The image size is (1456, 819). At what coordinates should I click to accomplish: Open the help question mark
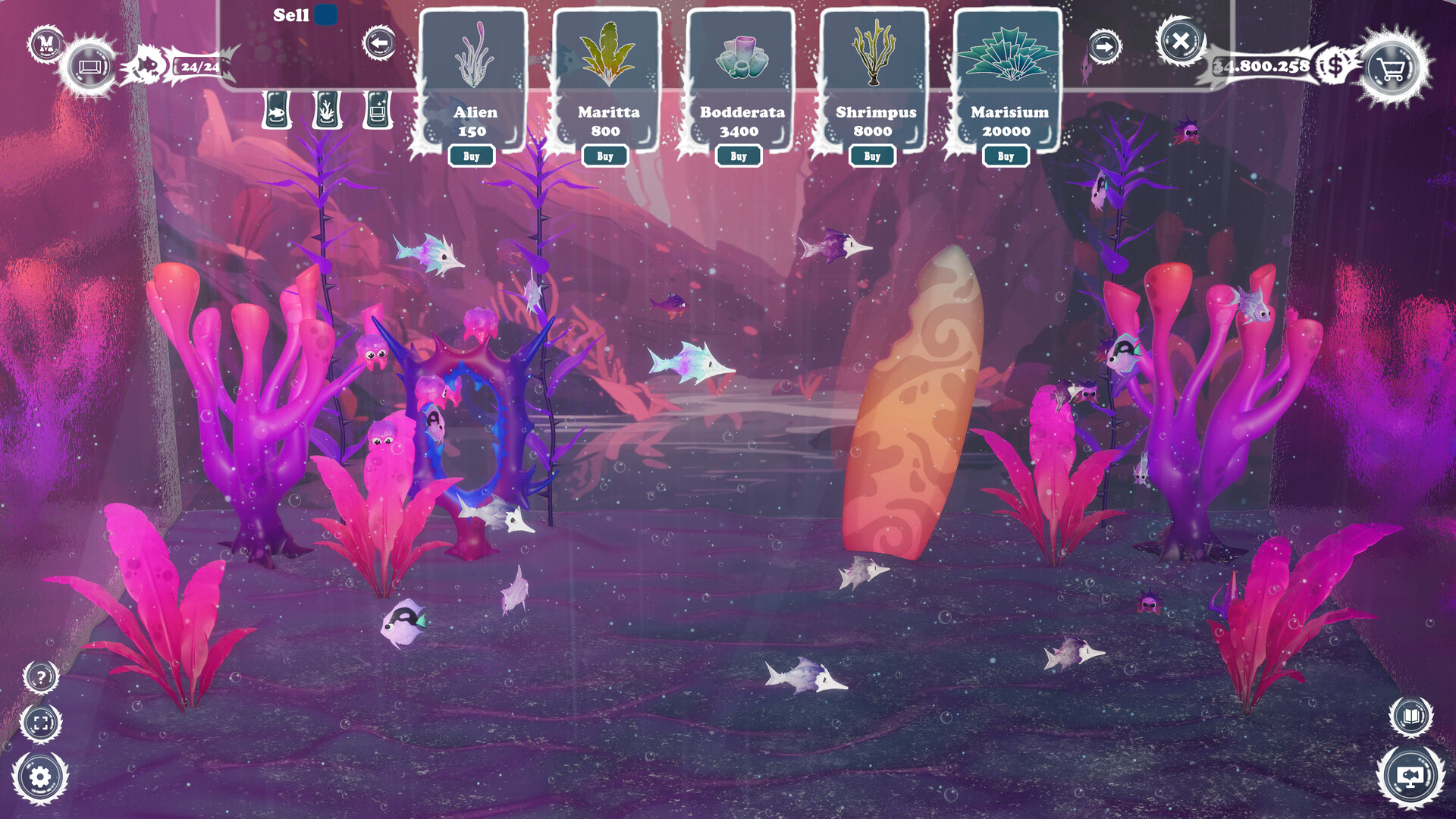click(x=41, y=677)
